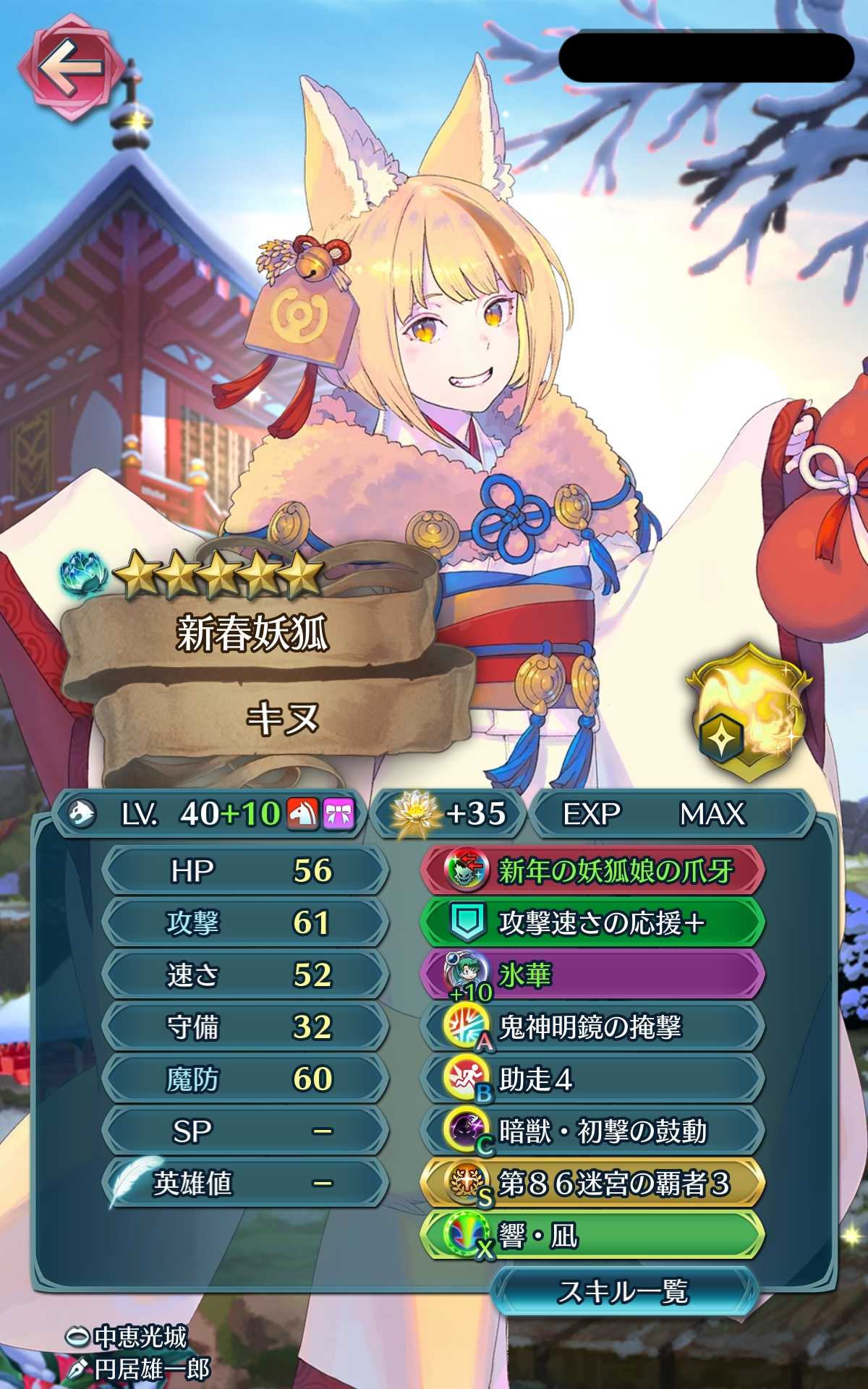Screen dimensions: 868x1389
Task: Inspect the 守備 defense stat row
Action: 244,1027
